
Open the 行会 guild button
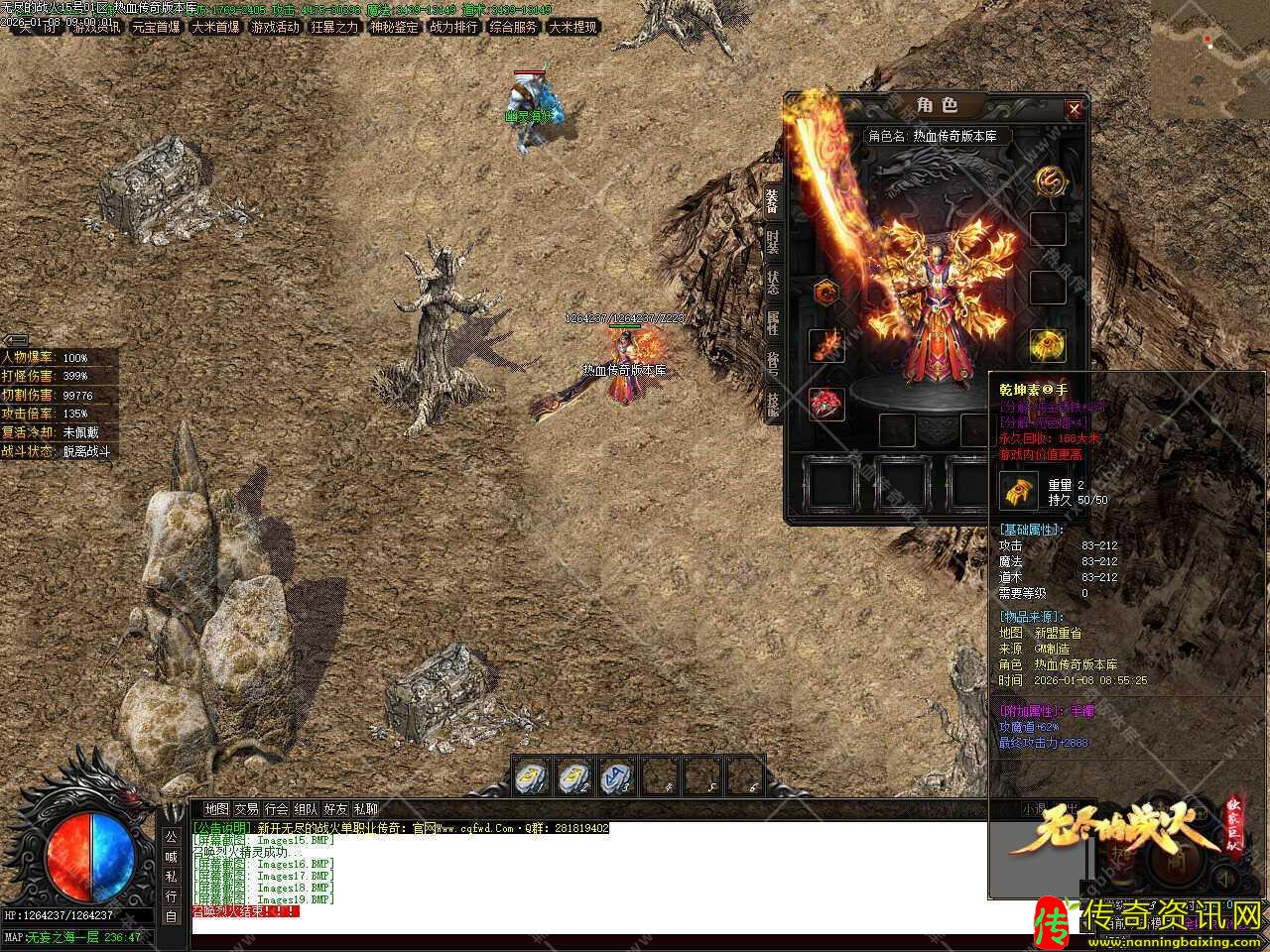coord(277,809)
